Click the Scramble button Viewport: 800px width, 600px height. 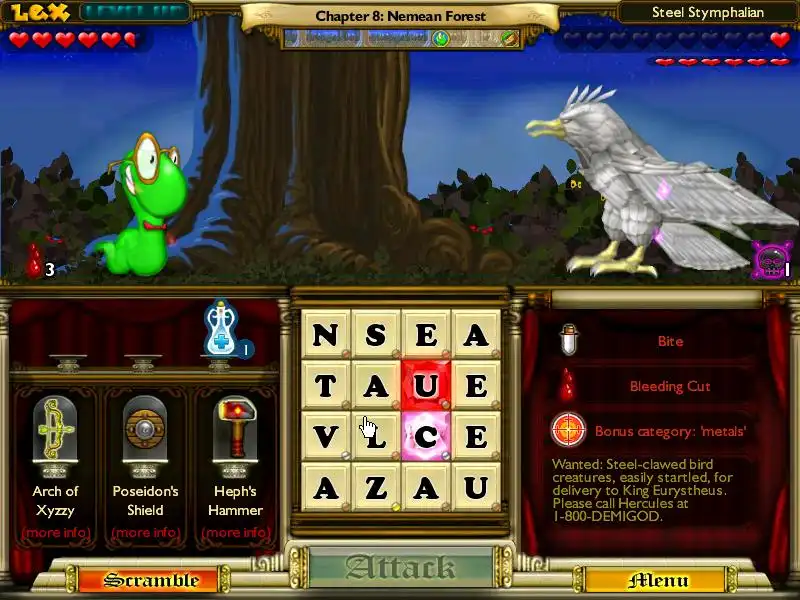(x=137, y=580)
